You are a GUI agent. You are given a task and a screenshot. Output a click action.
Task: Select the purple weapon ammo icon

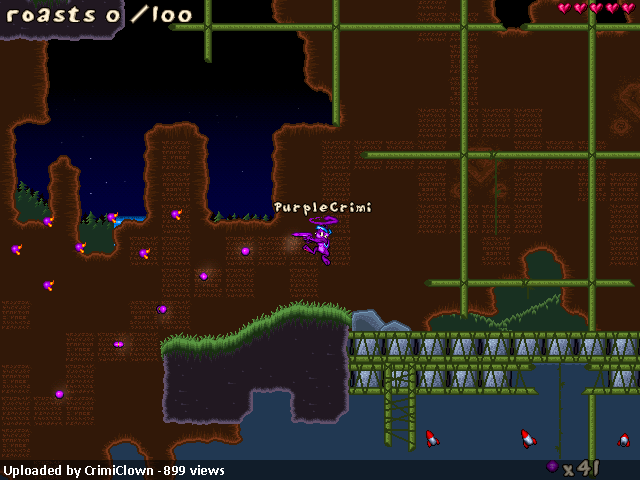552,467
